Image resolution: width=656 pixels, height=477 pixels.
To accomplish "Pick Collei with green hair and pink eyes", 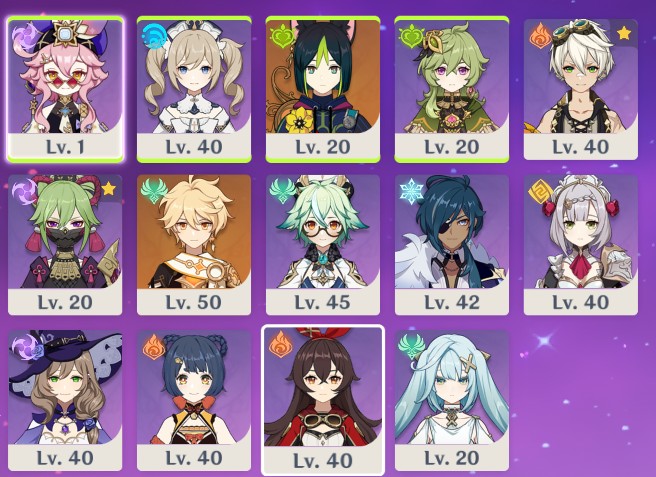I will [x=452, y=85].
